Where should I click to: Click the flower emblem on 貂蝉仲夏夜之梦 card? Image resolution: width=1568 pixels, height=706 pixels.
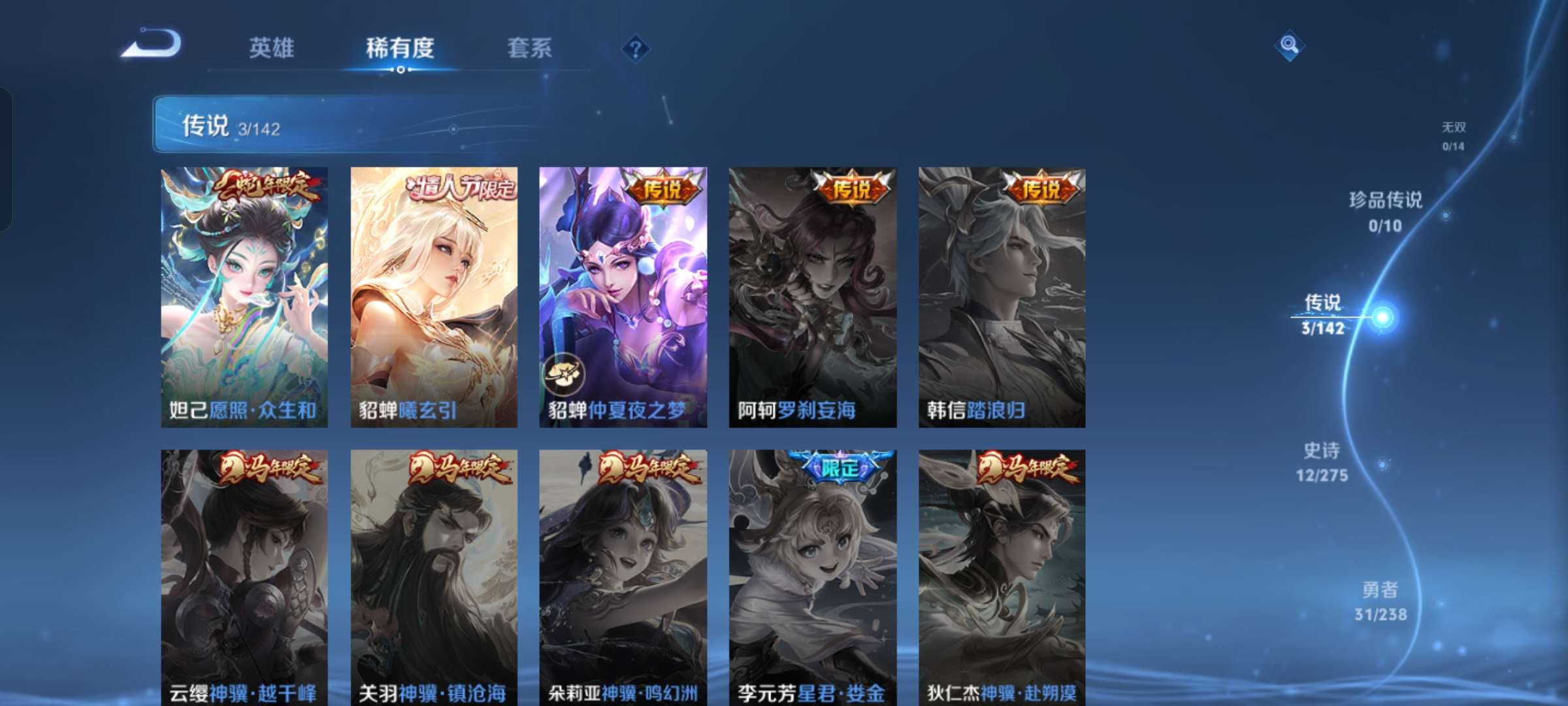(x=565, y=373)
